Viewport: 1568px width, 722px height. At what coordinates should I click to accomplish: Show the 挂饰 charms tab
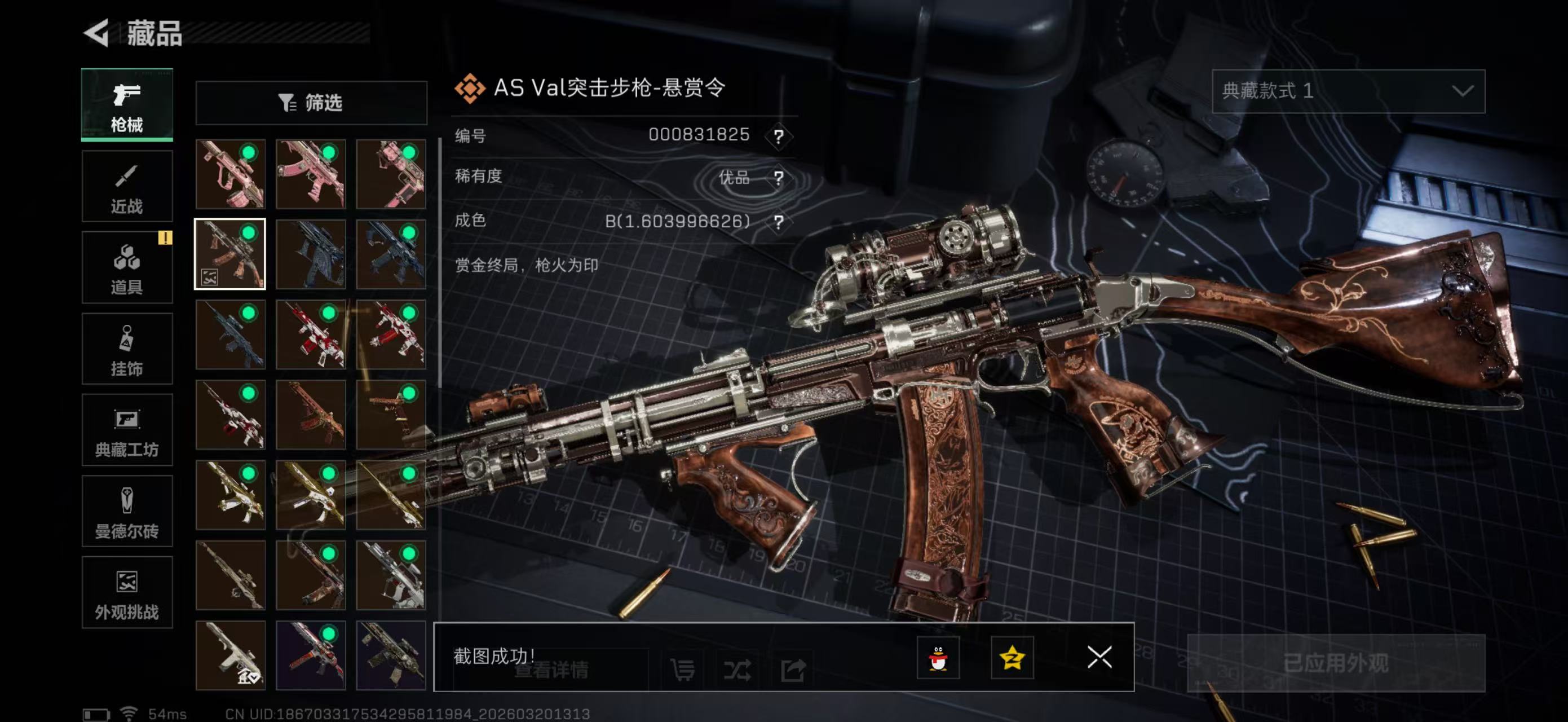[127, 349]
